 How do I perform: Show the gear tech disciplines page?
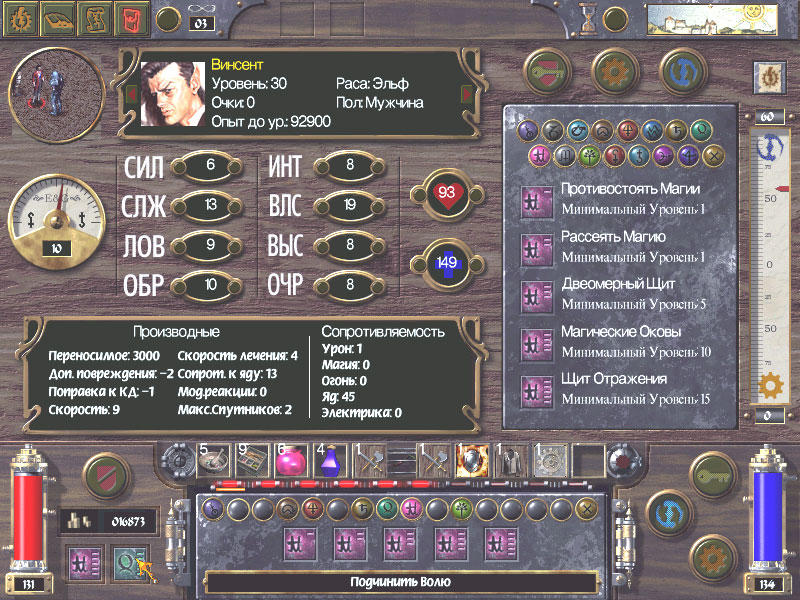pyautogui.click(x=615, y=70)
